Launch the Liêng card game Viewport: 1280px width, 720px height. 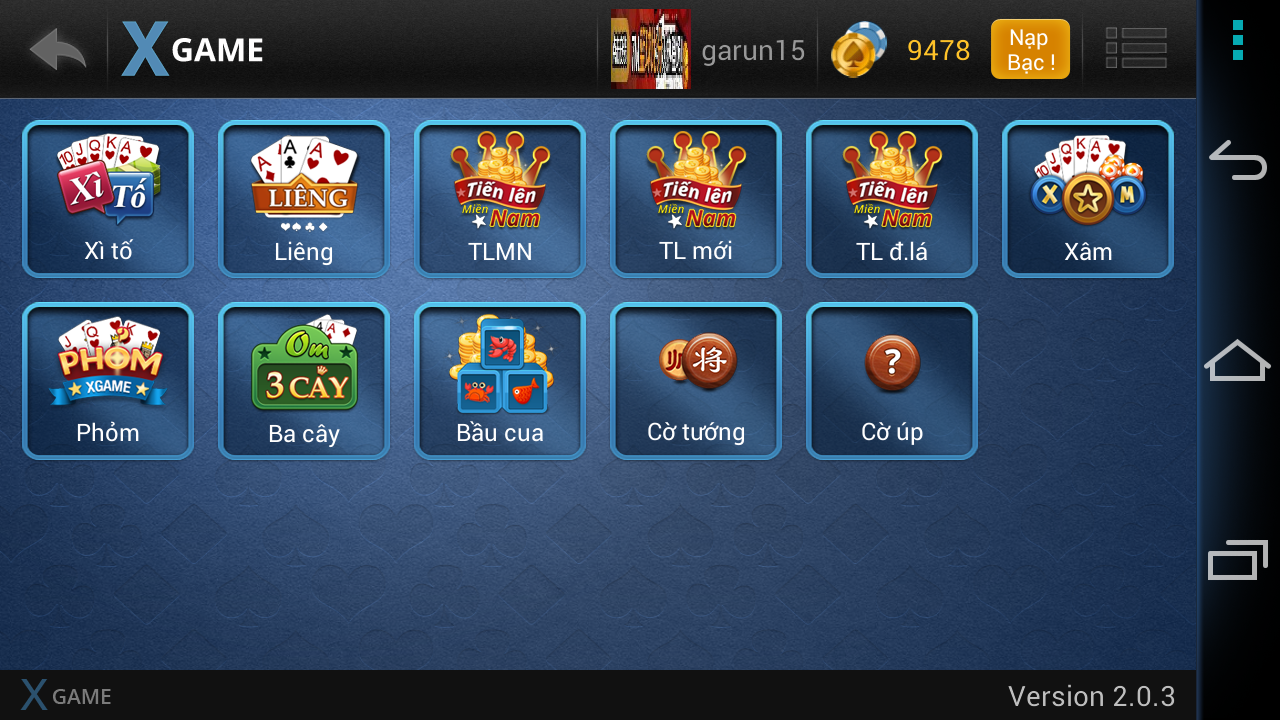click(303, 198)
